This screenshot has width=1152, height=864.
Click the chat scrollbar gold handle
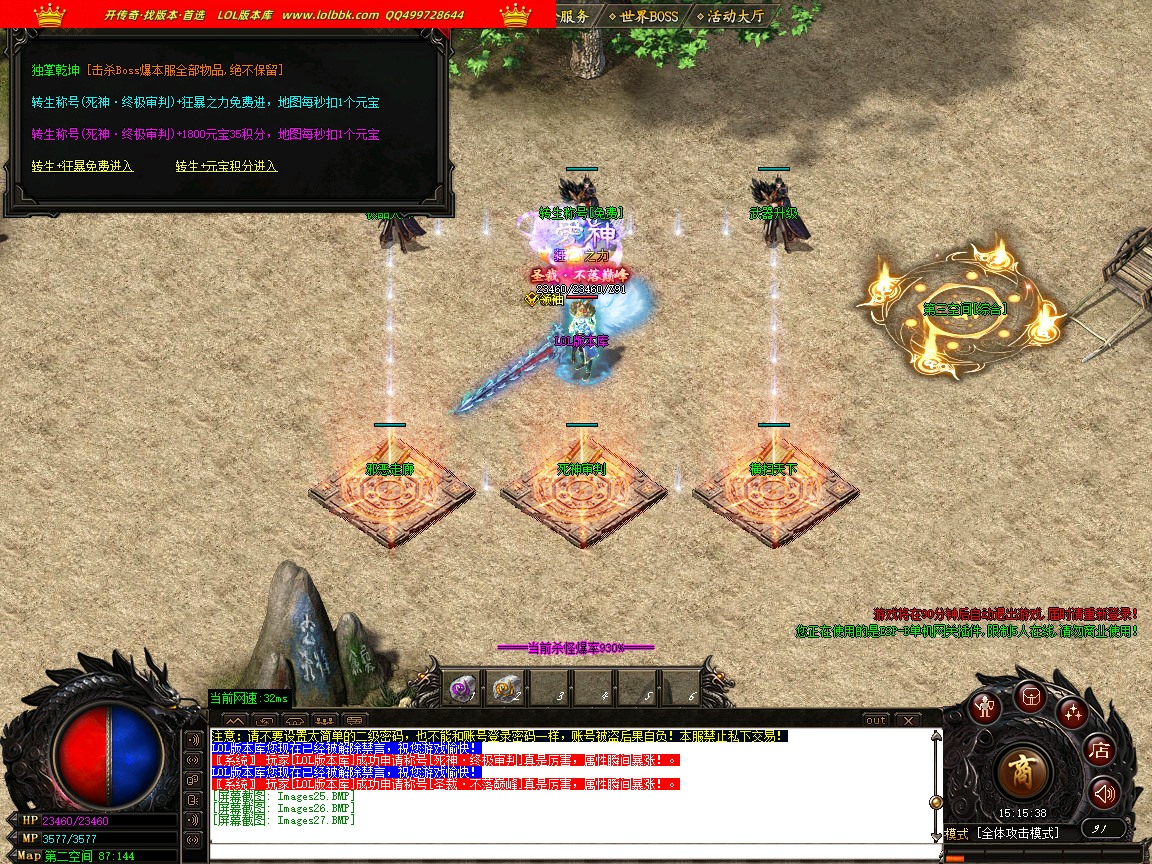tap(936, 801)
